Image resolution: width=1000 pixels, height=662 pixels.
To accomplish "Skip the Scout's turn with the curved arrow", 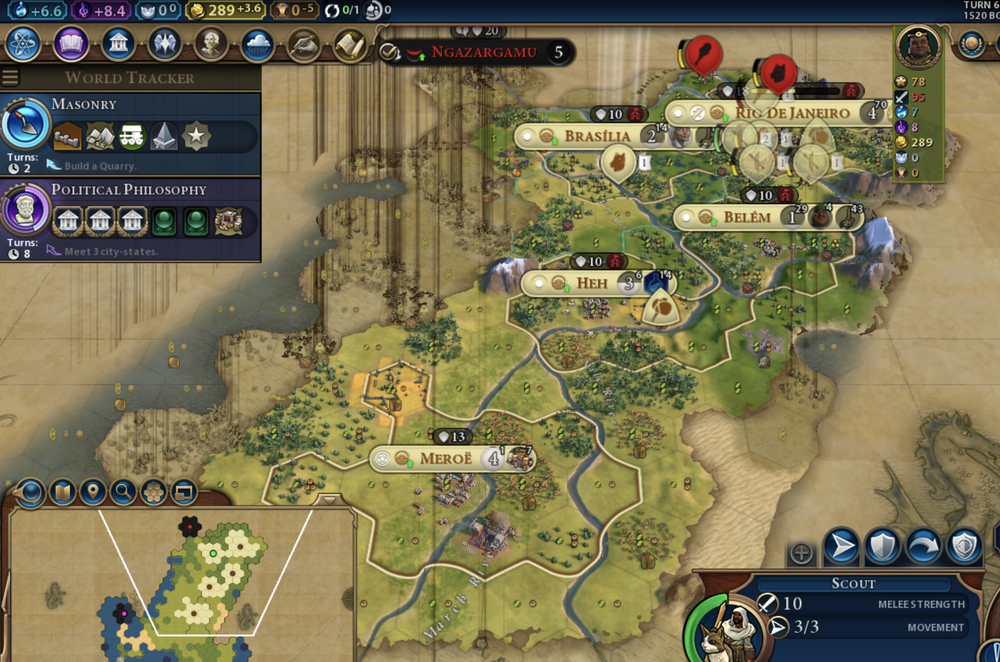I will 923,547.
